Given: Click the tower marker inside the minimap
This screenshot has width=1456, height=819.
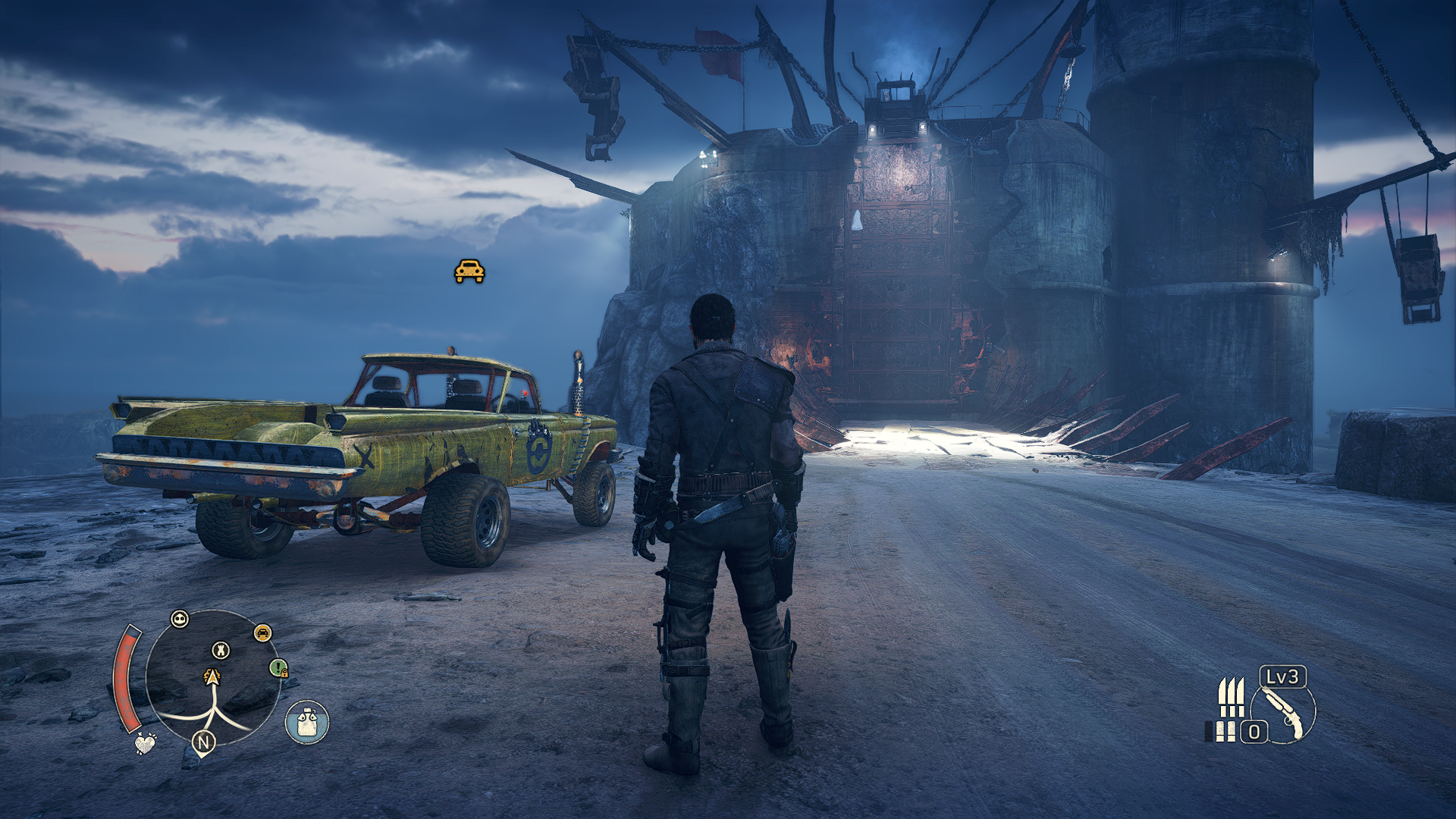Looking at the screenshot, I should pos(221,650).
